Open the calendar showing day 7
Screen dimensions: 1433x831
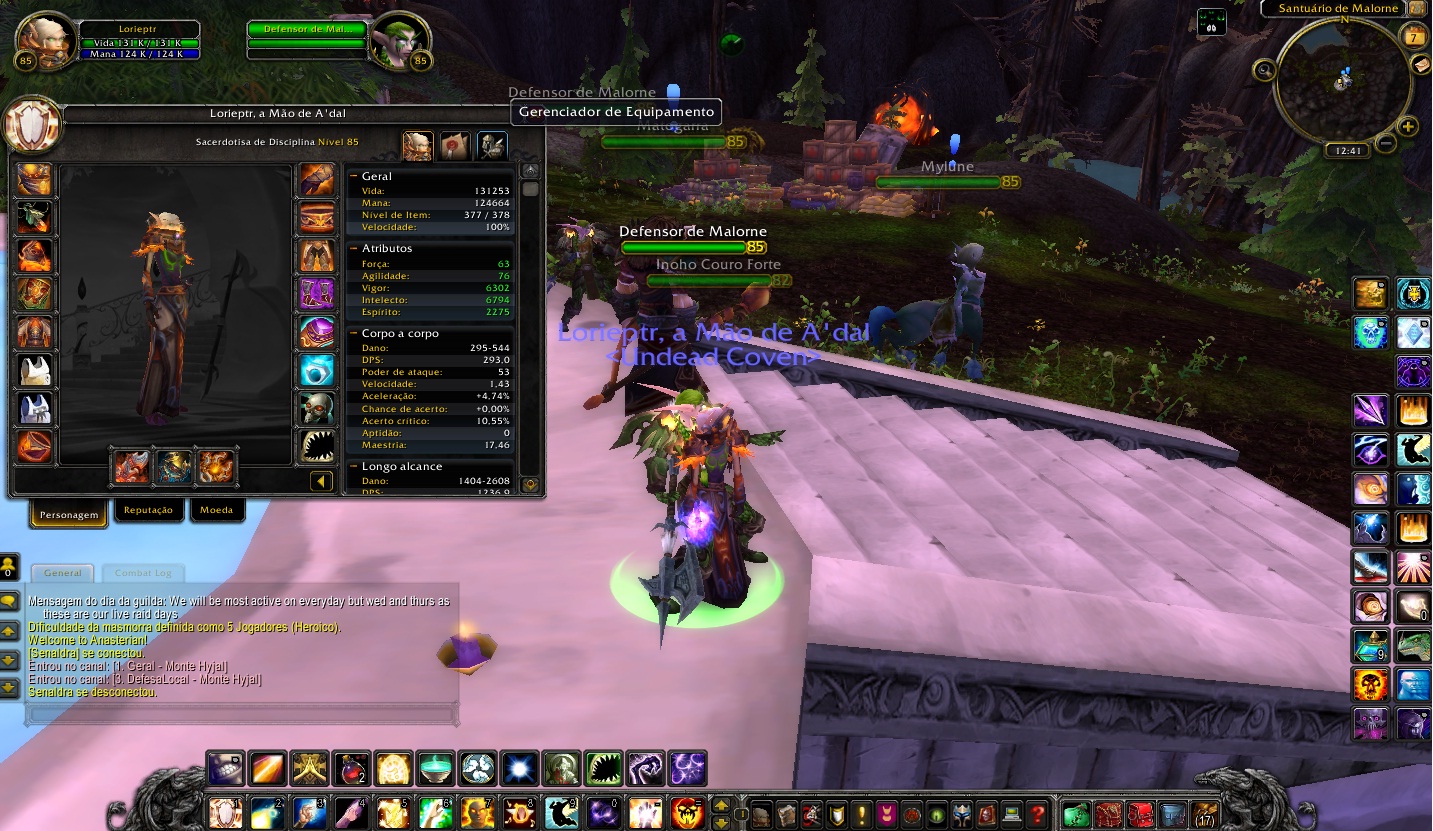click(1414, 38)
